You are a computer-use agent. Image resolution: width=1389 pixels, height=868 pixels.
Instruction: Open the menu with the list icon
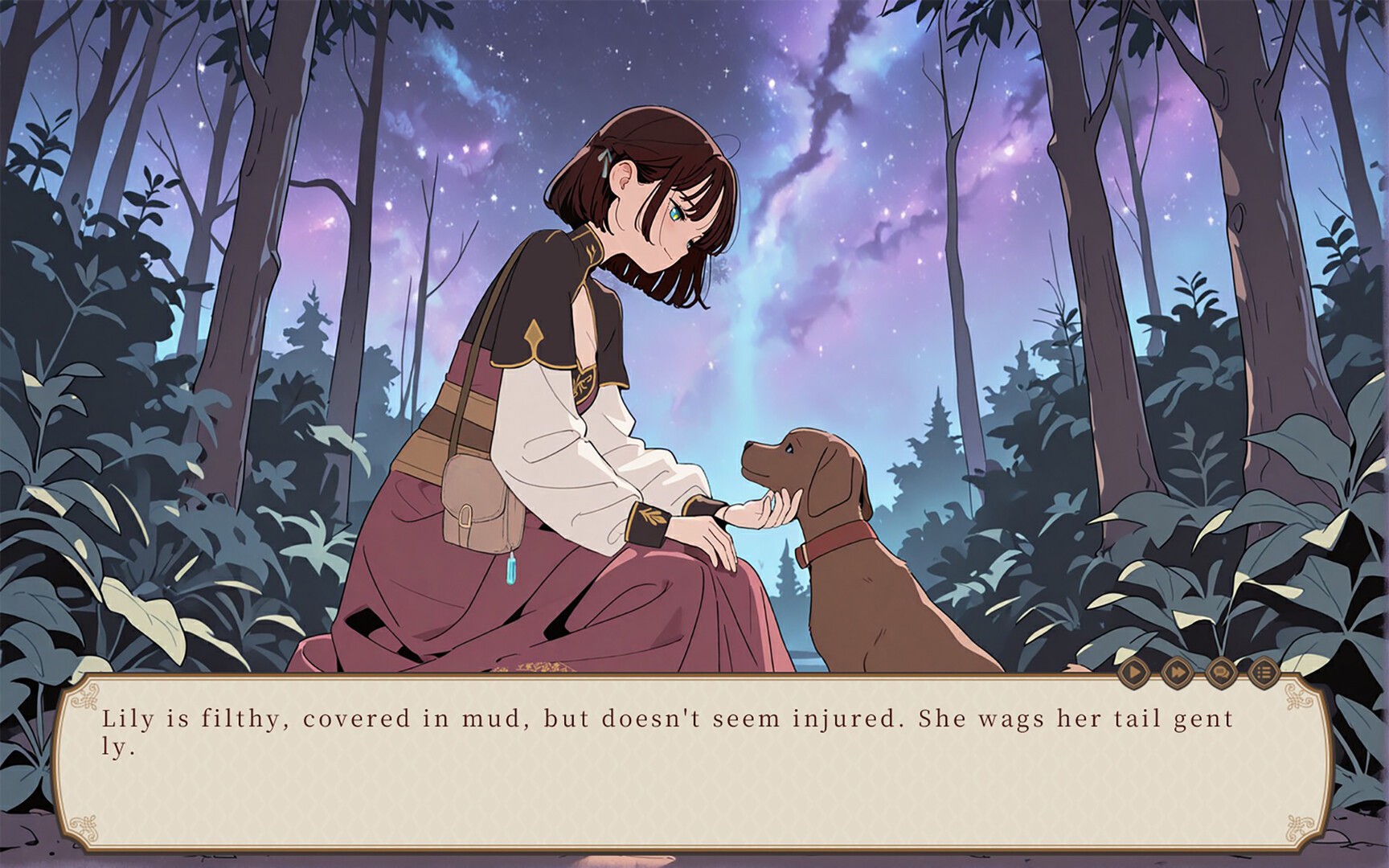tap(1264, 671)
